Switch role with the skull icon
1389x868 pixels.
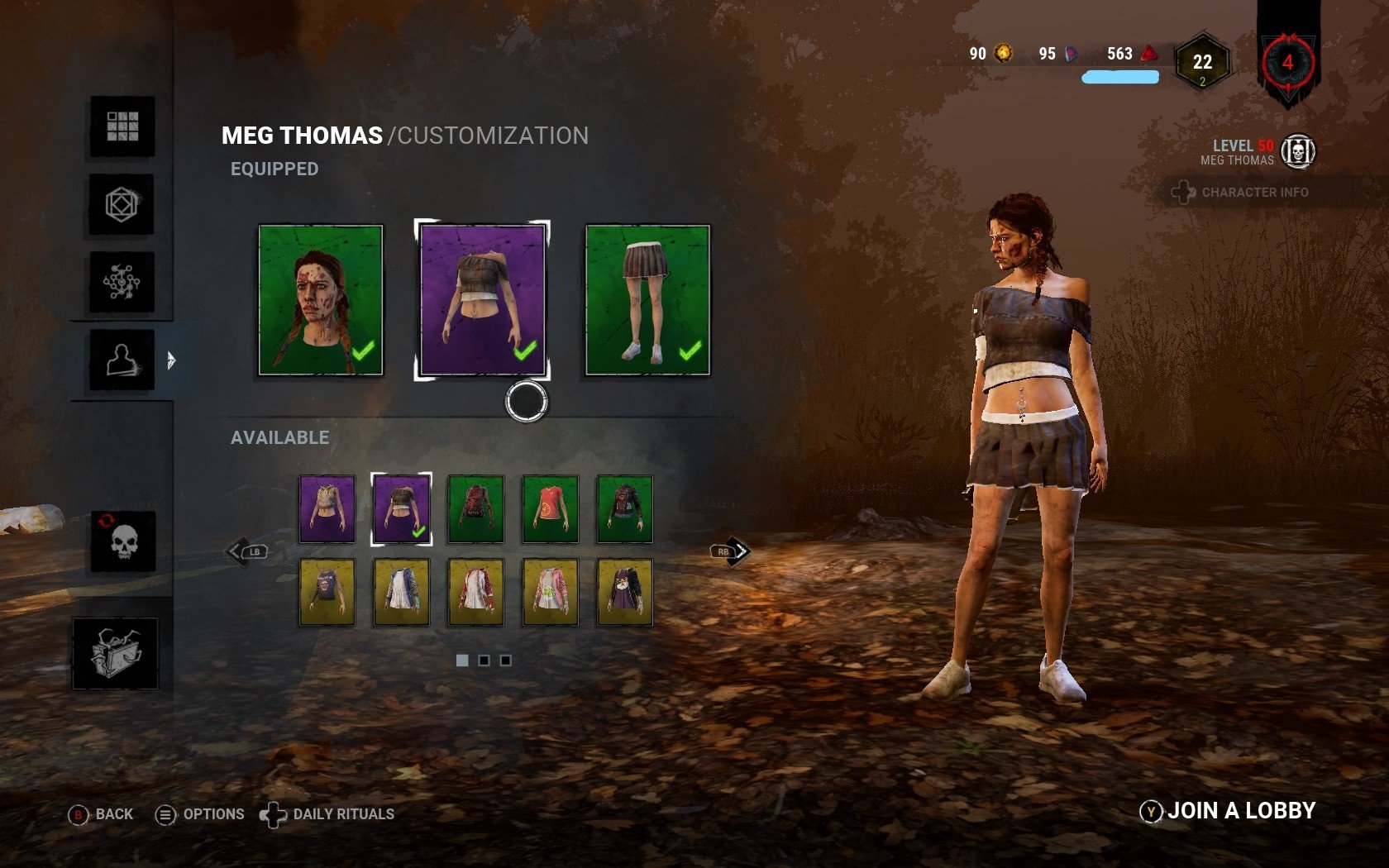(x=123, y=541)
